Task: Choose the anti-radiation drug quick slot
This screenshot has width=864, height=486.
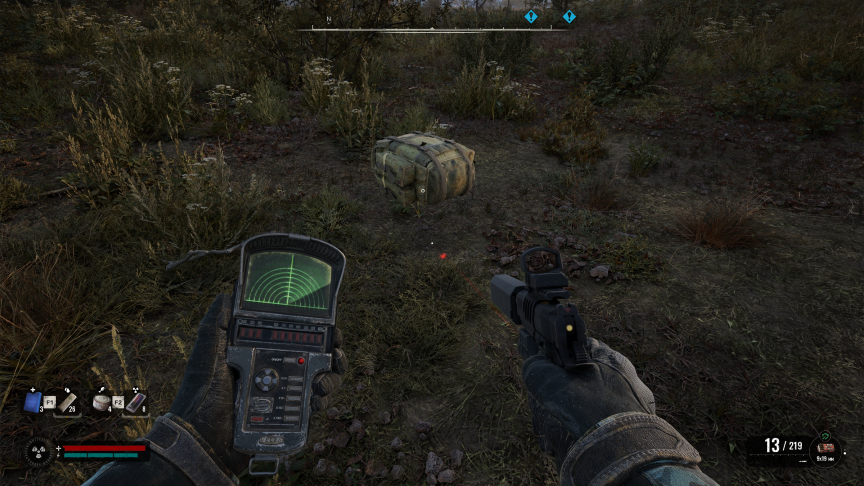Action: 135,402
